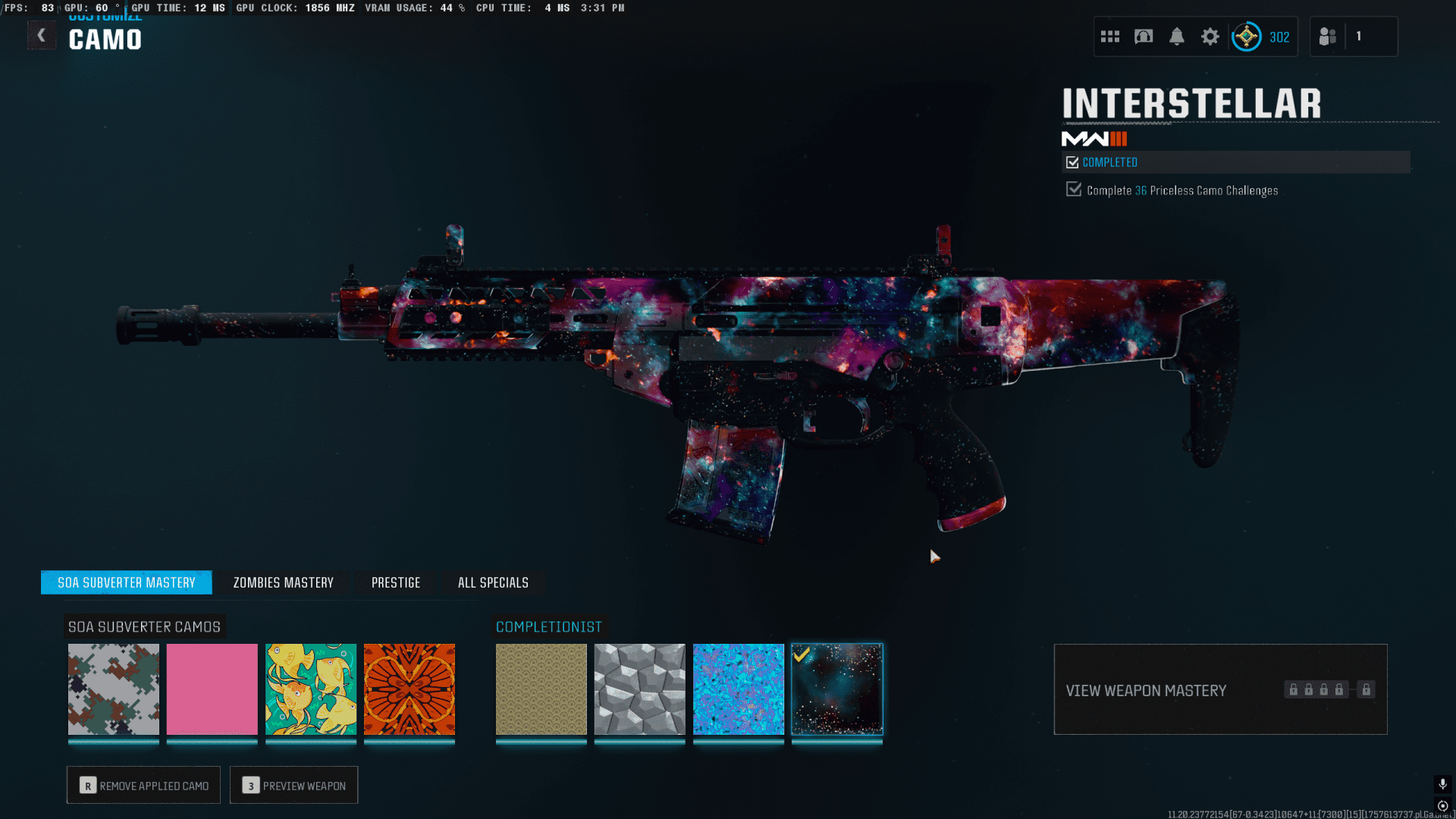This screenshot has height=819, width=1456.
Task: Open the grid menu icon
Action: pyautogui.click(x=1110, y=36)
